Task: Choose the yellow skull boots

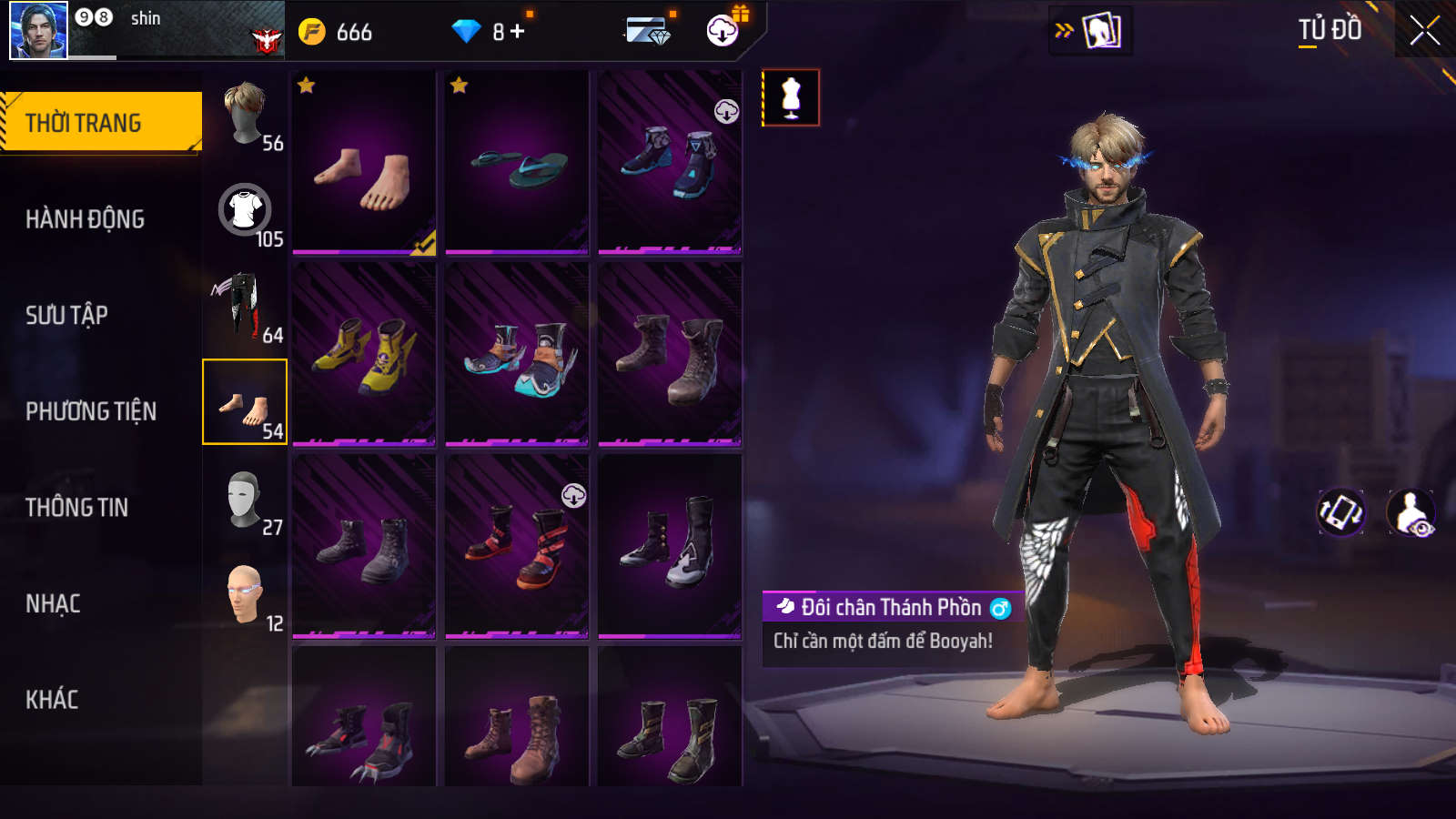Action: point(364,354)
